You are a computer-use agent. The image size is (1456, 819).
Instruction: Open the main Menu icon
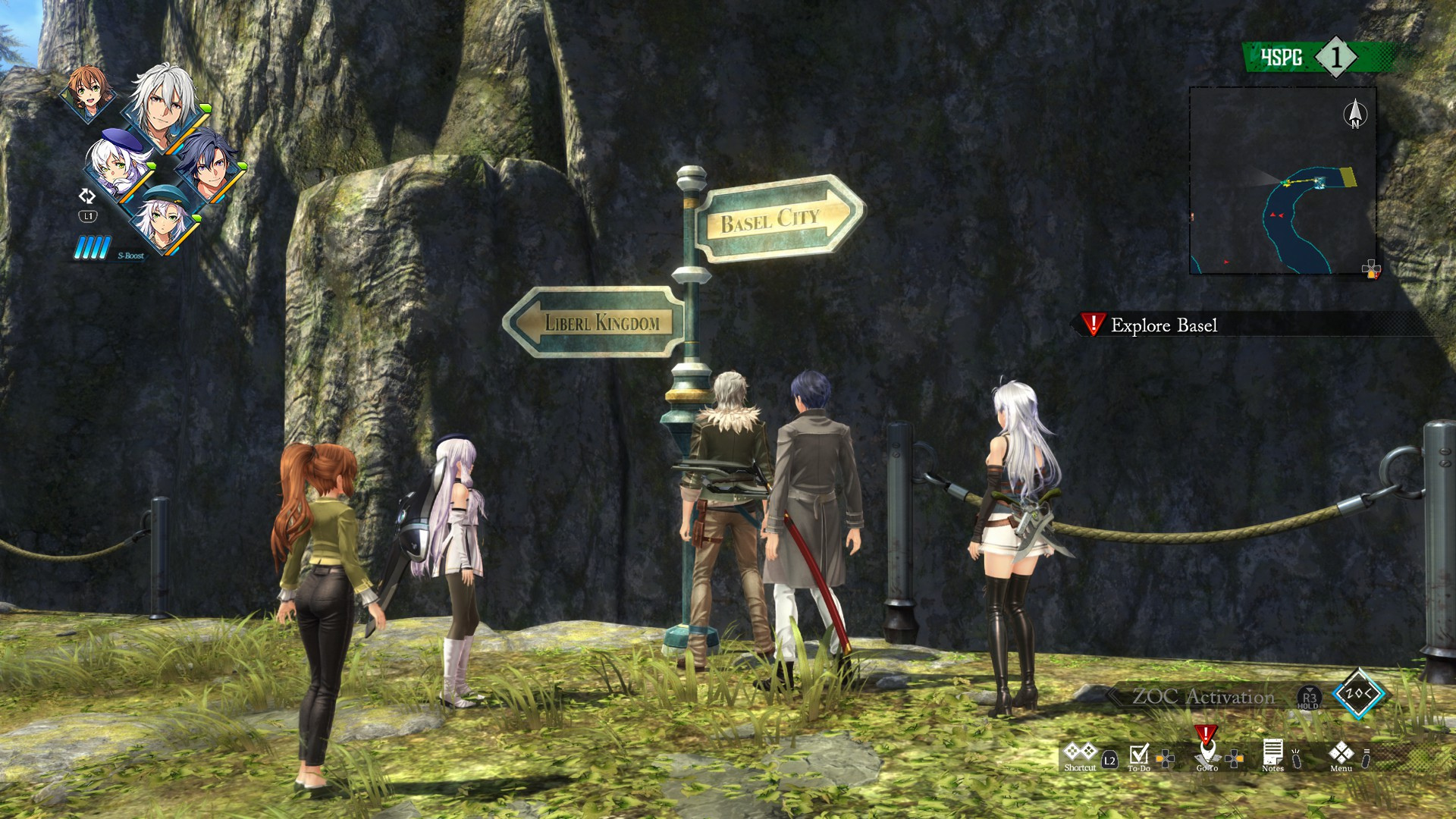(x=1341, y=754)
